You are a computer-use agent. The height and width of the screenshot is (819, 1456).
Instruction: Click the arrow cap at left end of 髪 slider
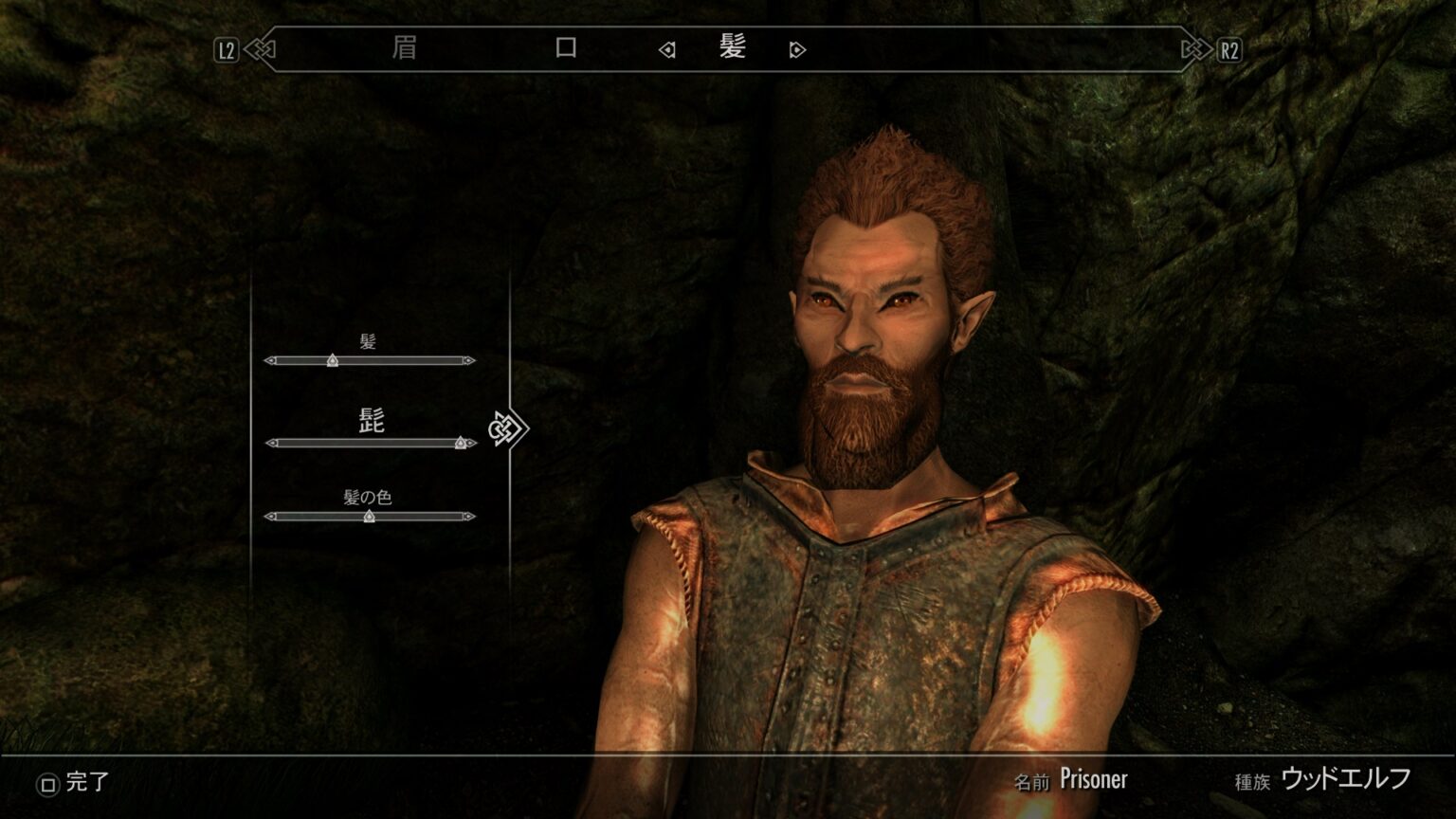(x=270, y=361)
